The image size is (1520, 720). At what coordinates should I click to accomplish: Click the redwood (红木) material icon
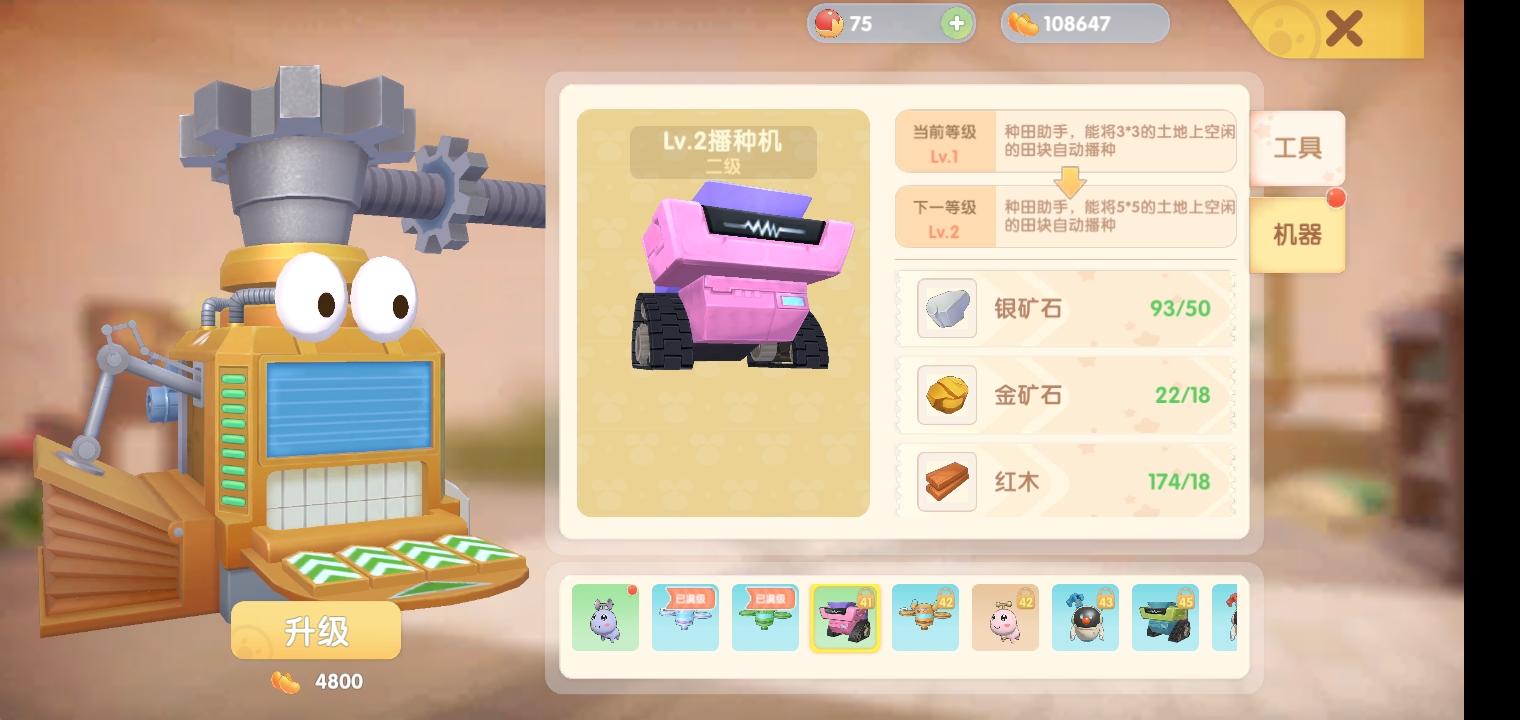[x=945, y=481]
